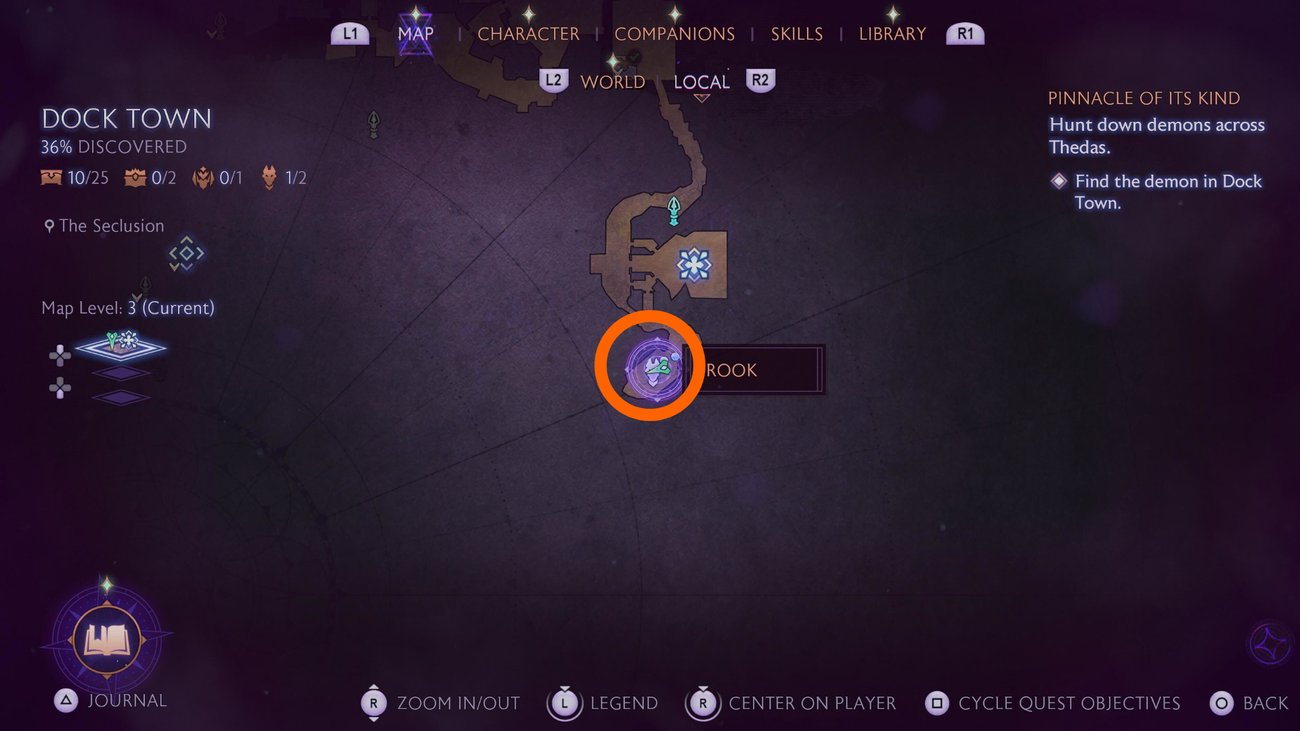Image resolution: width=1300 pixels, height=731 pixels.
Task: Click the teal quest marker on the map
Action: click(x=675, y=210)
